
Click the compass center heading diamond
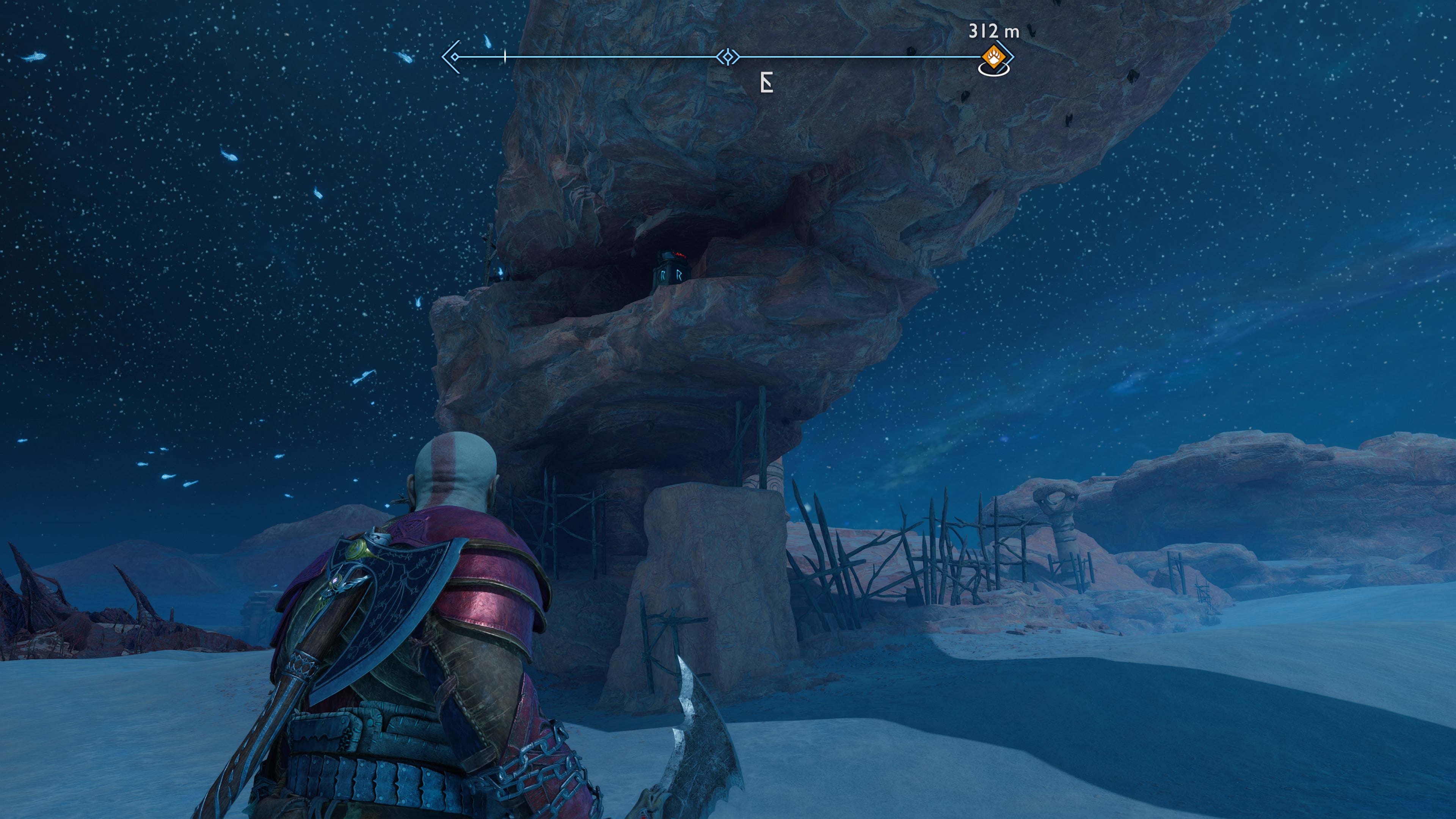728,57
